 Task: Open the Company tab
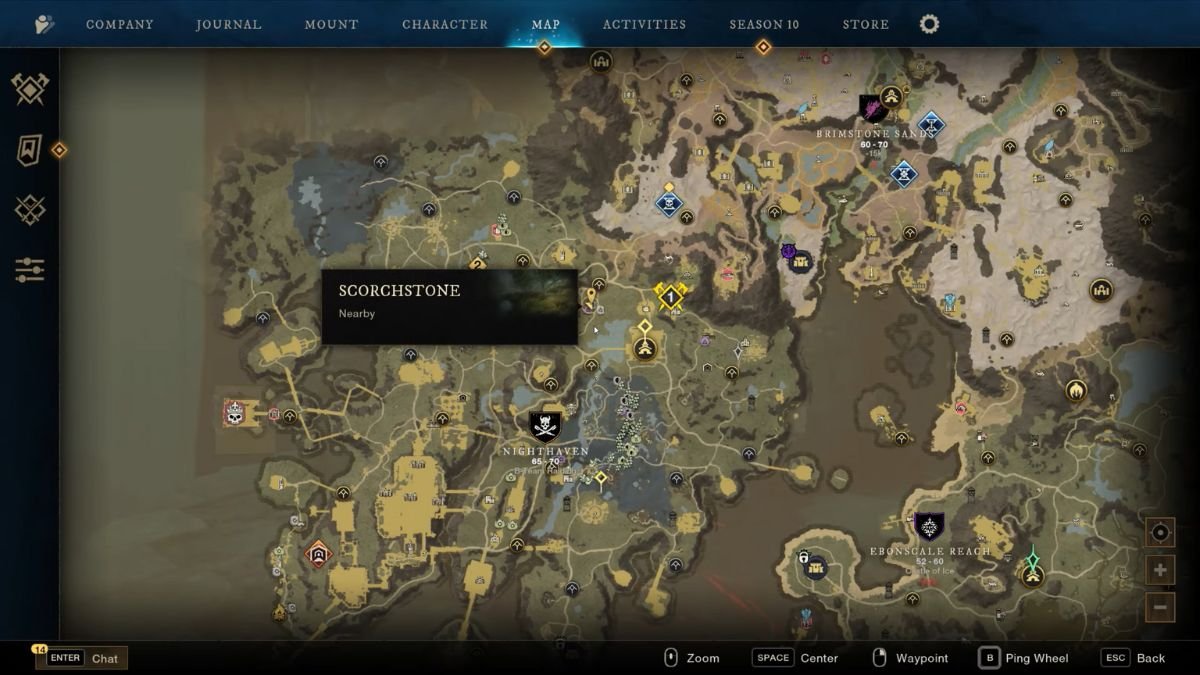pos(119,24)
